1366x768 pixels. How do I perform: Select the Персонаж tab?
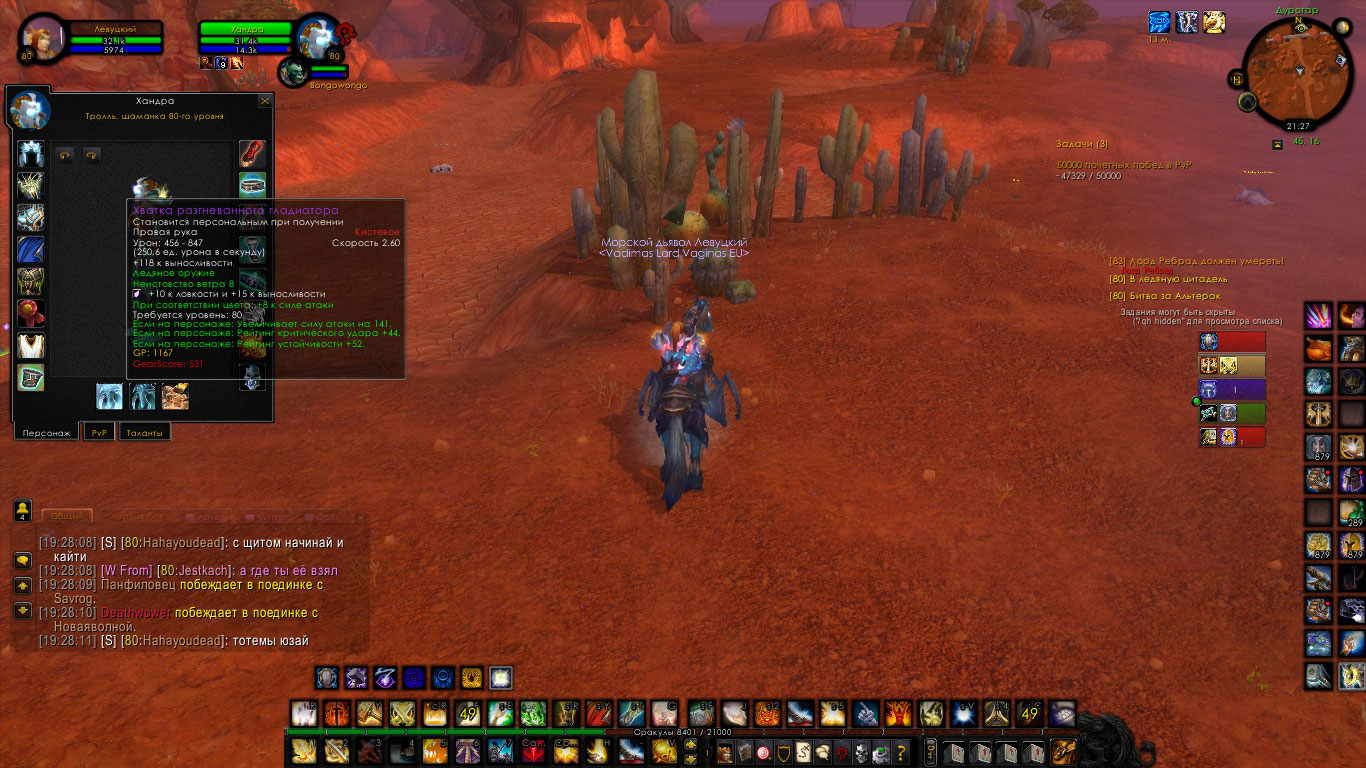(x=46, y=432)
